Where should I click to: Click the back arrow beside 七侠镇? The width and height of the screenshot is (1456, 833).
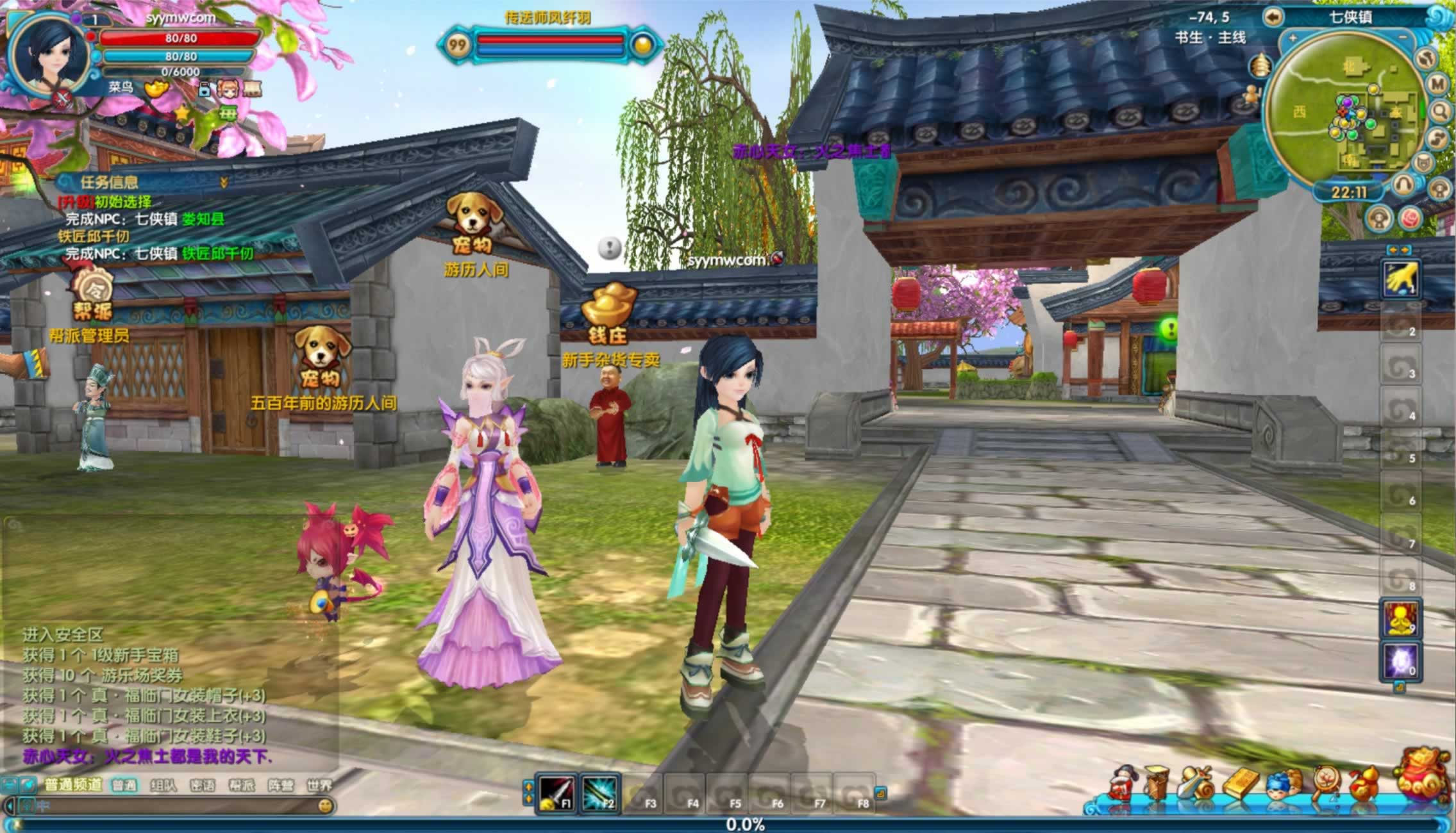1273,16
